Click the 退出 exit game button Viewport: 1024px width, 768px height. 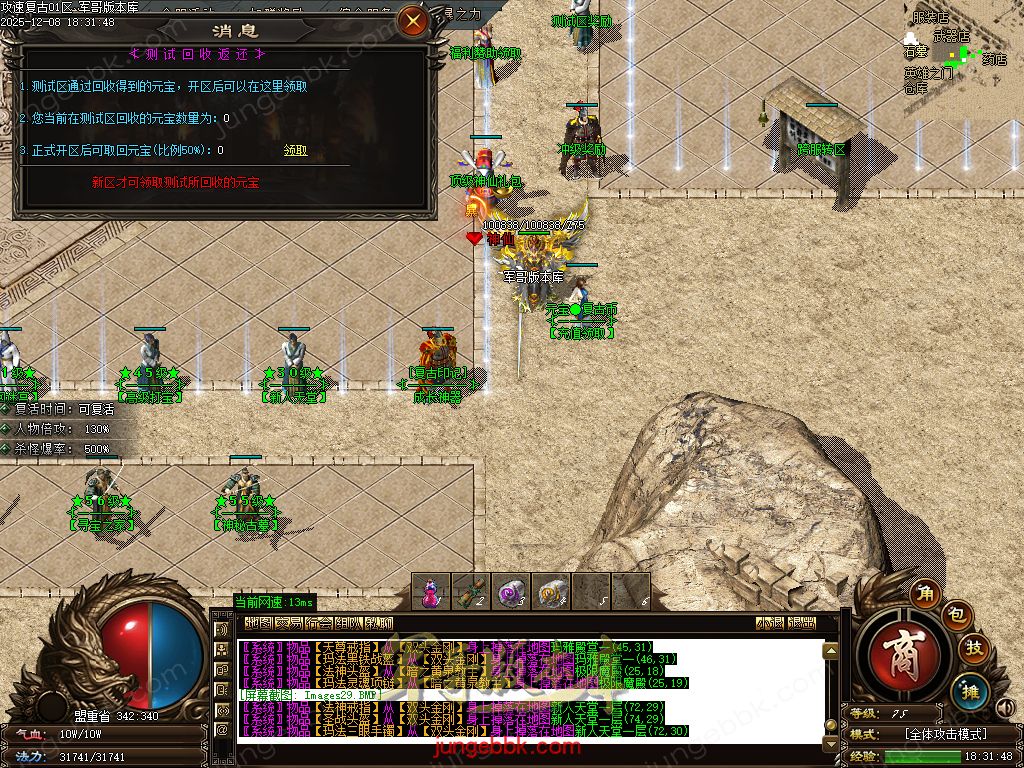pos(801,623)
